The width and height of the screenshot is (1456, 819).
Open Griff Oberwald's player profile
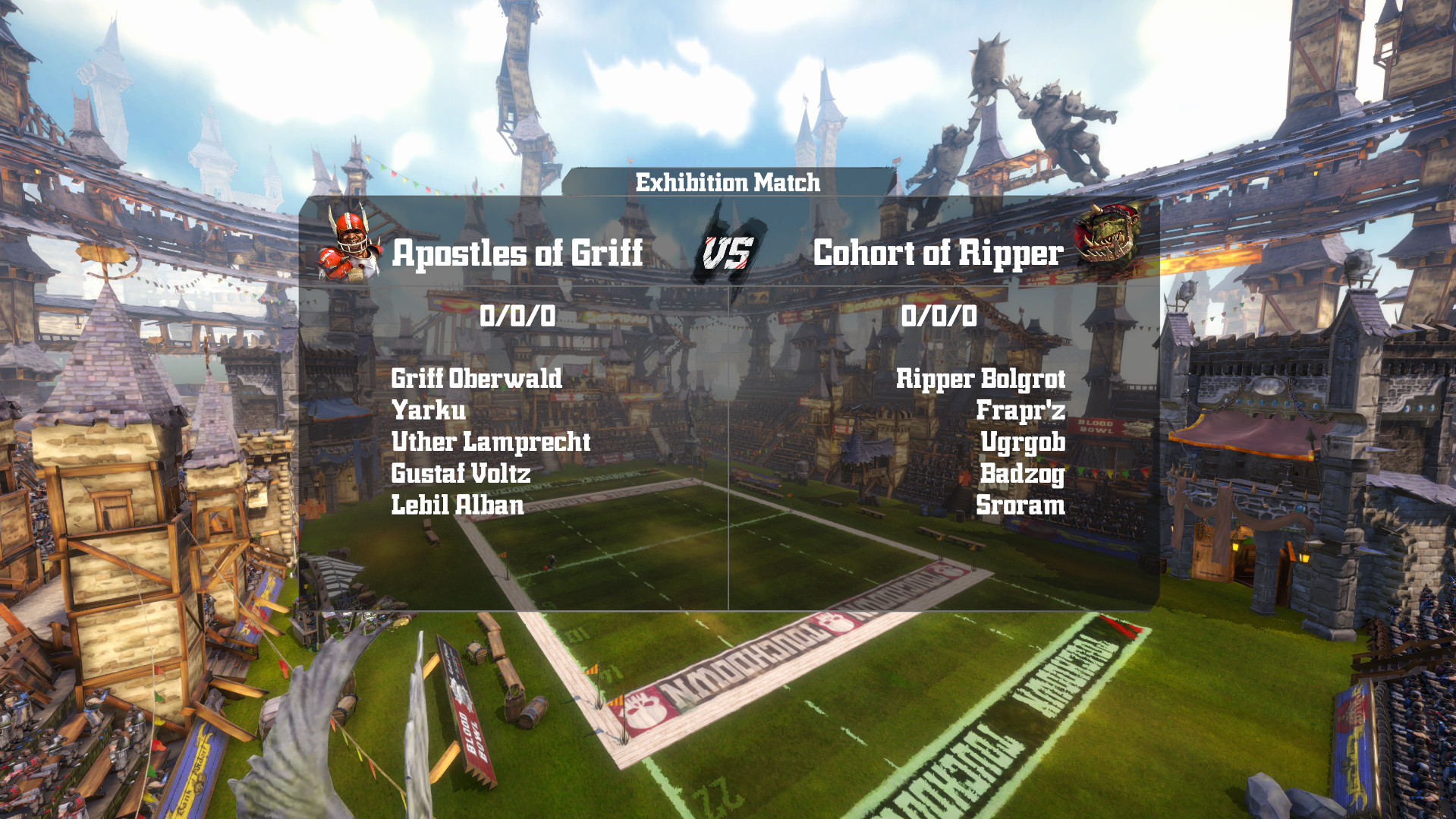pos(477,379)
